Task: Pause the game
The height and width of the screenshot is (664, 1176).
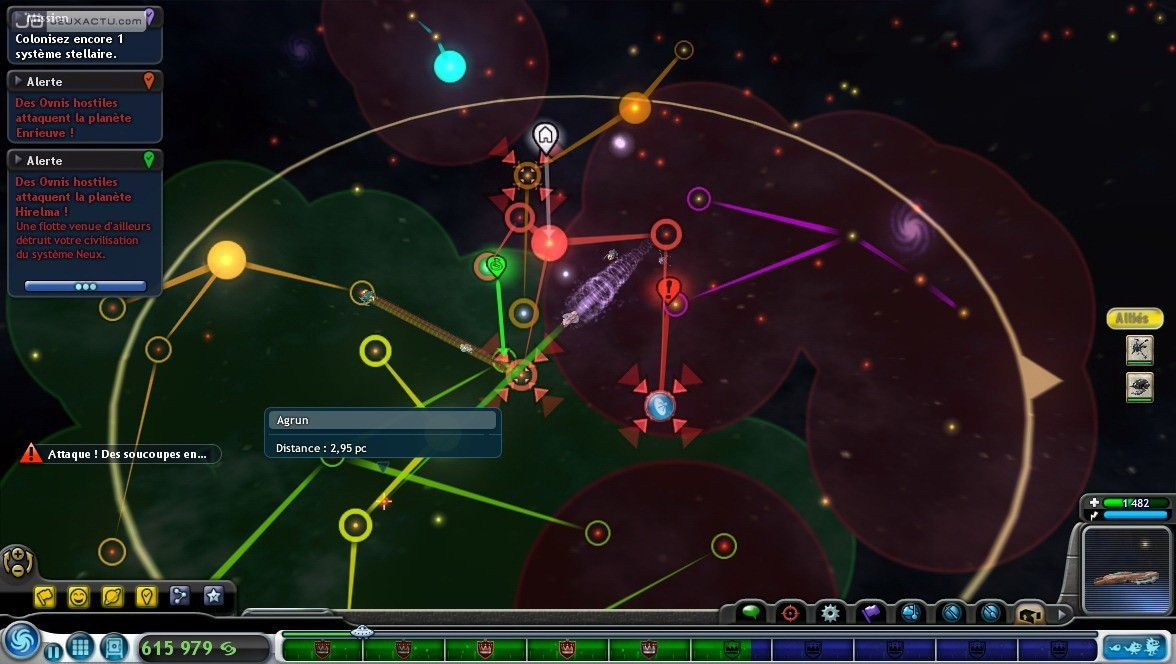Action: pyautogui.click(x=52, y=652)
